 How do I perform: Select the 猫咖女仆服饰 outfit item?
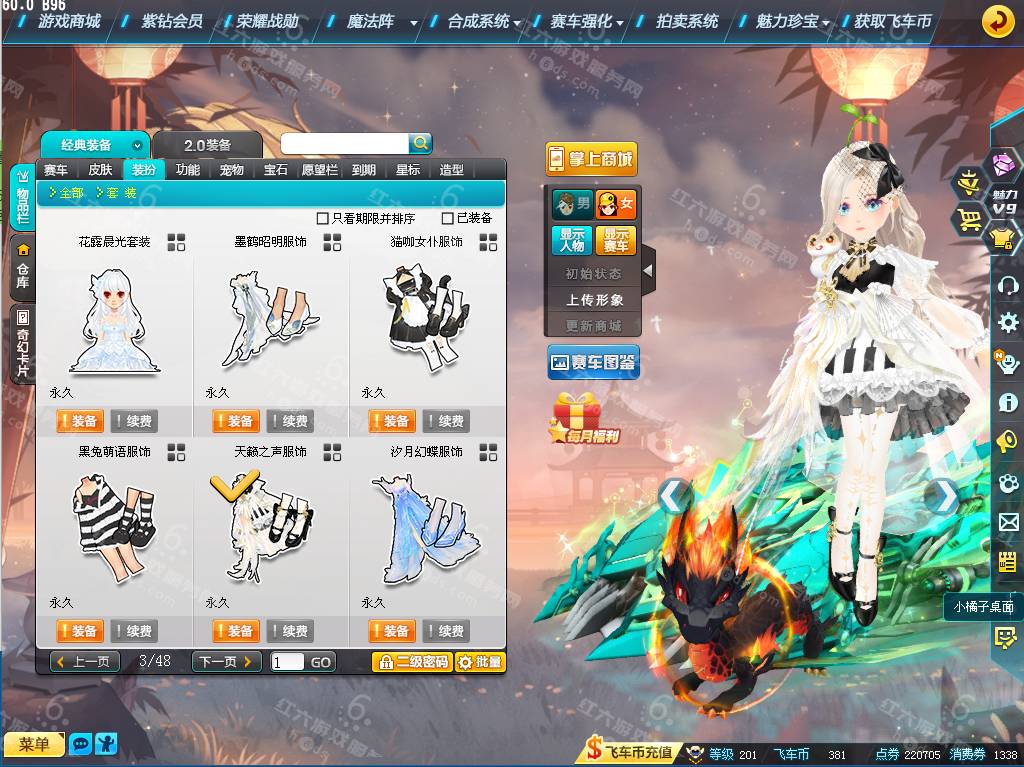pos(427,320)
